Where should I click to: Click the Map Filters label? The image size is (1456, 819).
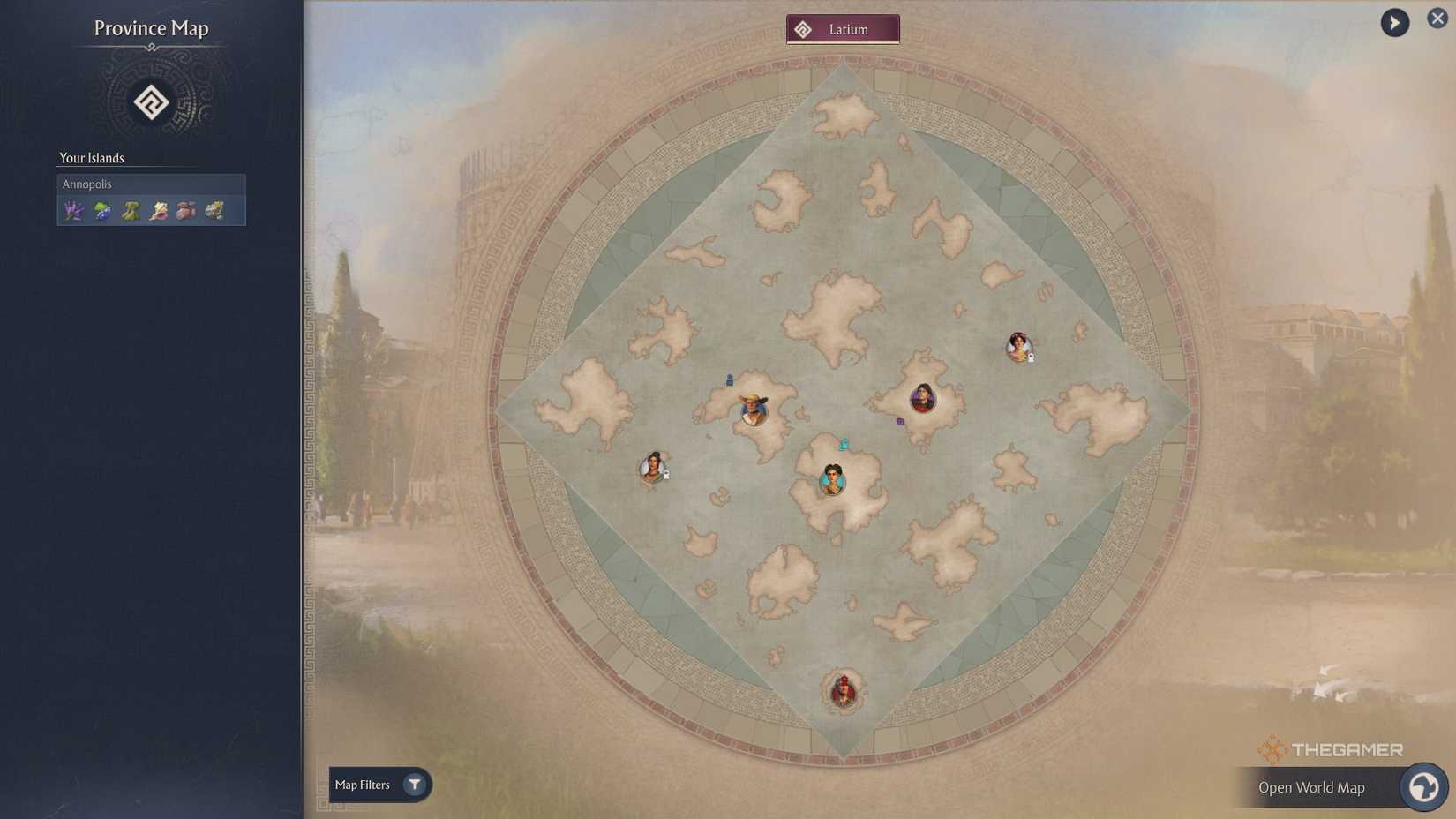362,784
